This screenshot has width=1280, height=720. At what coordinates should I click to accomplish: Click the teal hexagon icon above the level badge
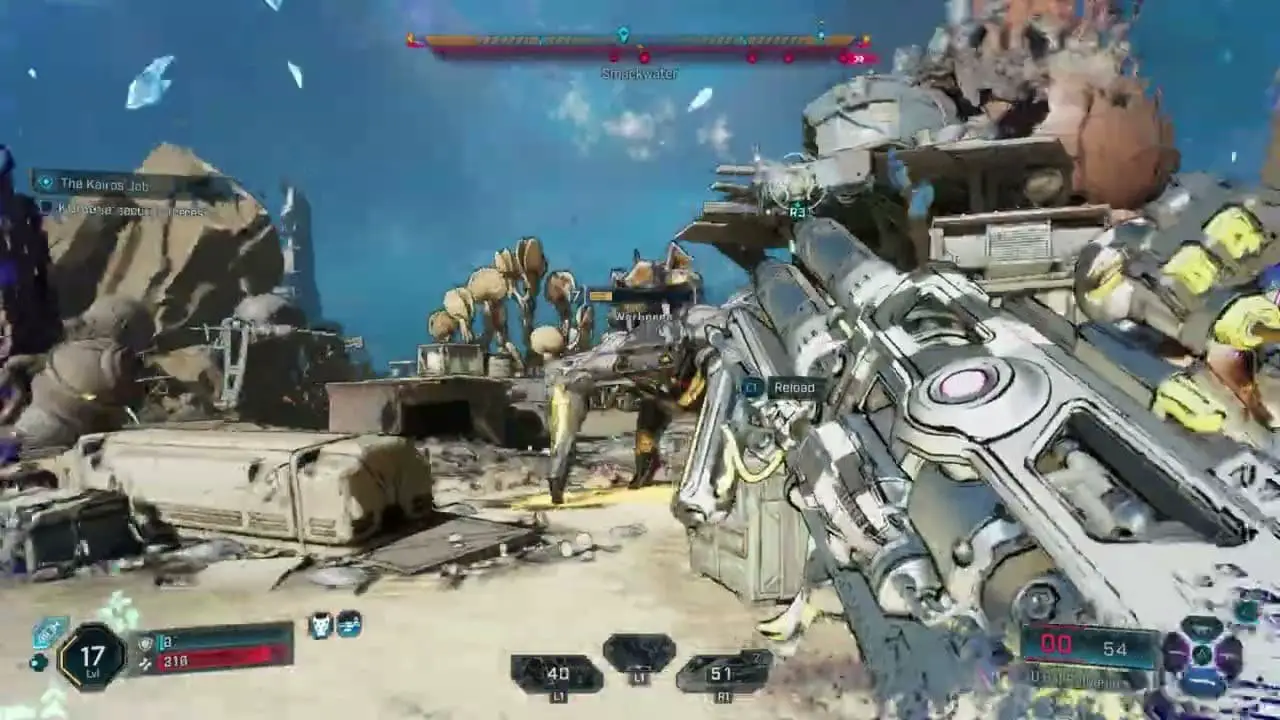(49, 631)
